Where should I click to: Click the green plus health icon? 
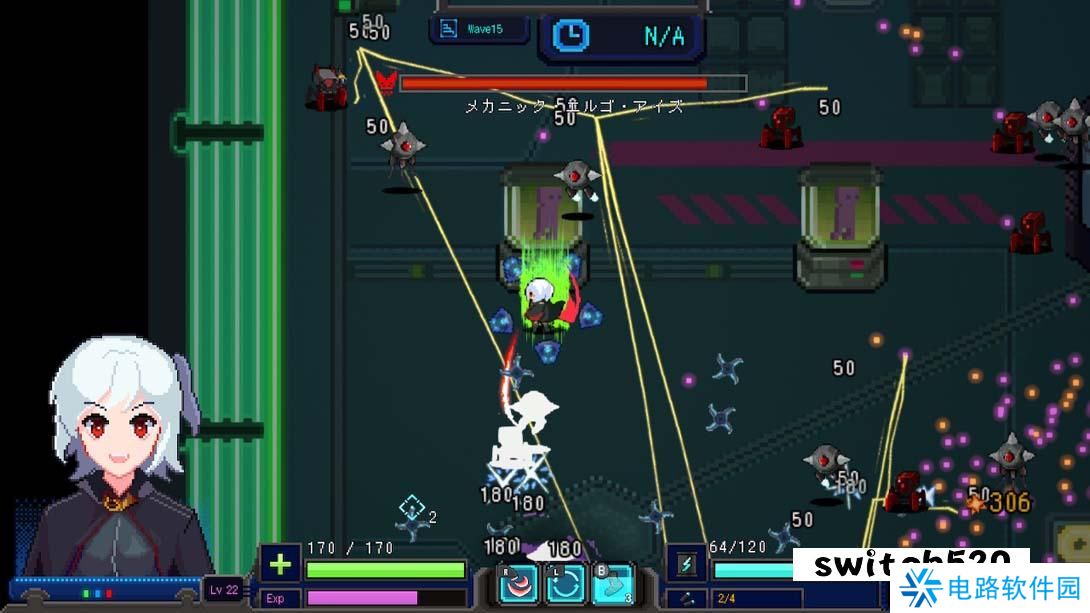pos(280,566)
